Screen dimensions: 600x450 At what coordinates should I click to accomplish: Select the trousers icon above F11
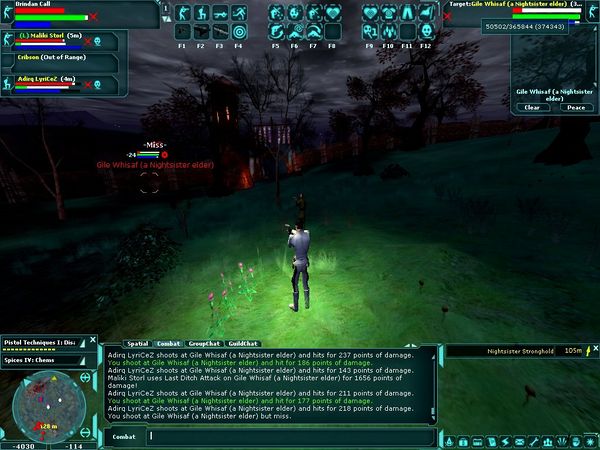(x=407, y=13)
